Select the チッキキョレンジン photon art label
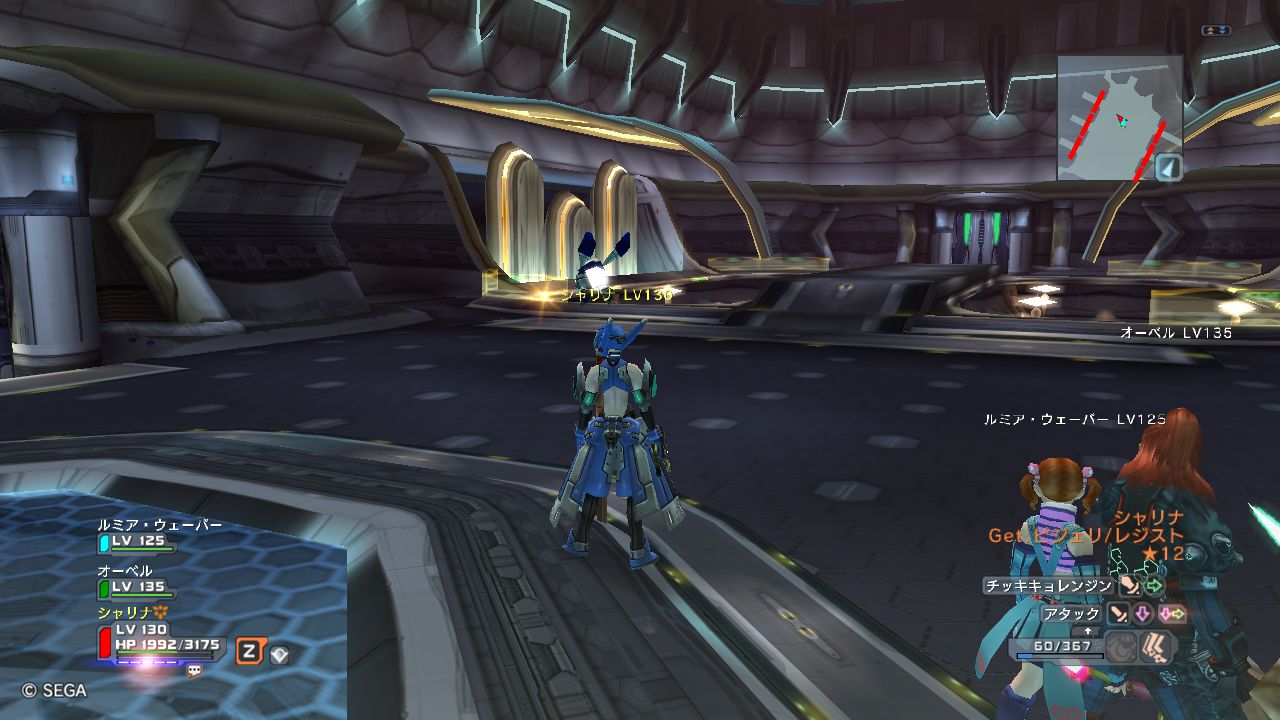Viewport: 1280px width, 720px height. click(1048, 586)
